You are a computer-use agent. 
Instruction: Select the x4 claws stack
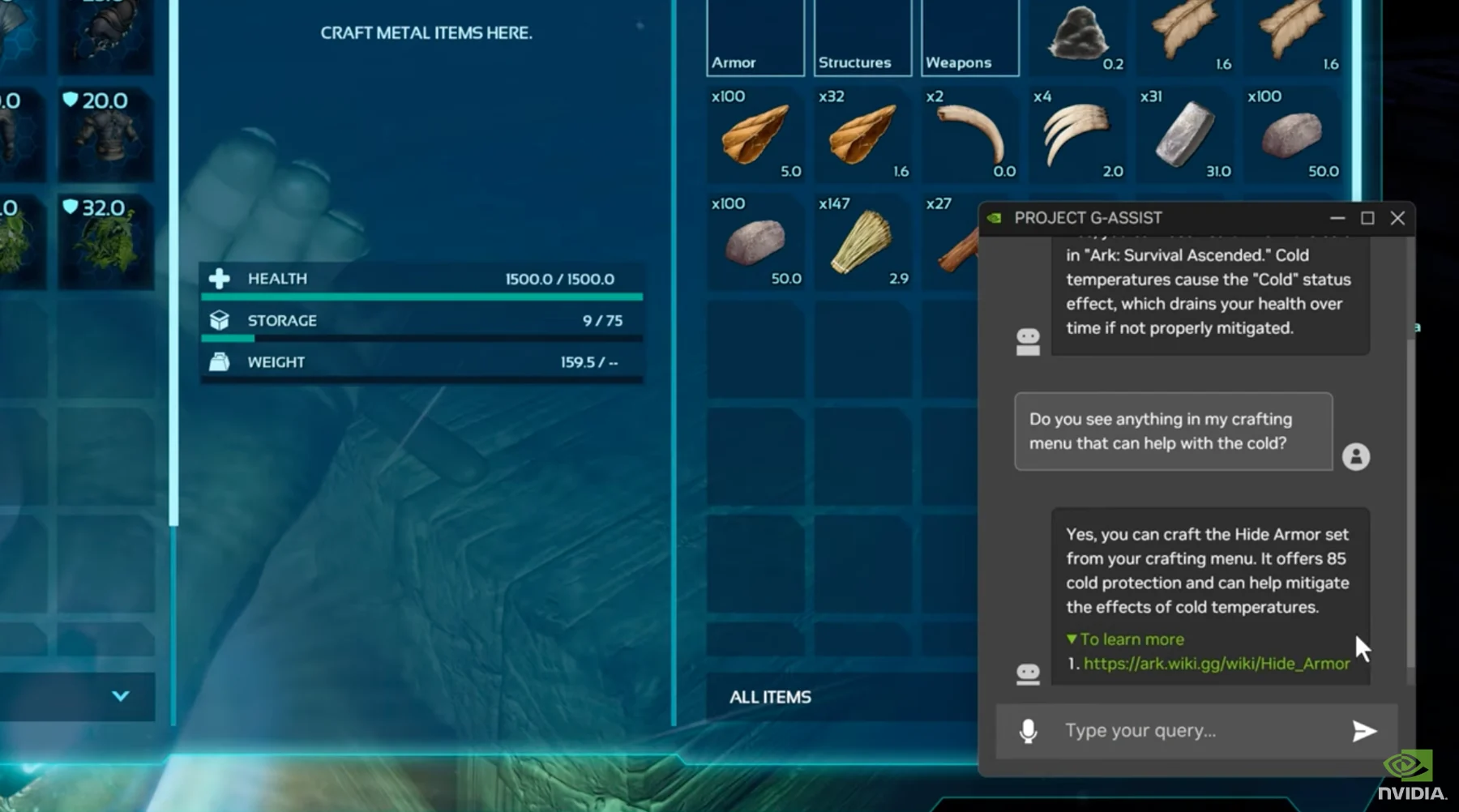(1076, 135)
